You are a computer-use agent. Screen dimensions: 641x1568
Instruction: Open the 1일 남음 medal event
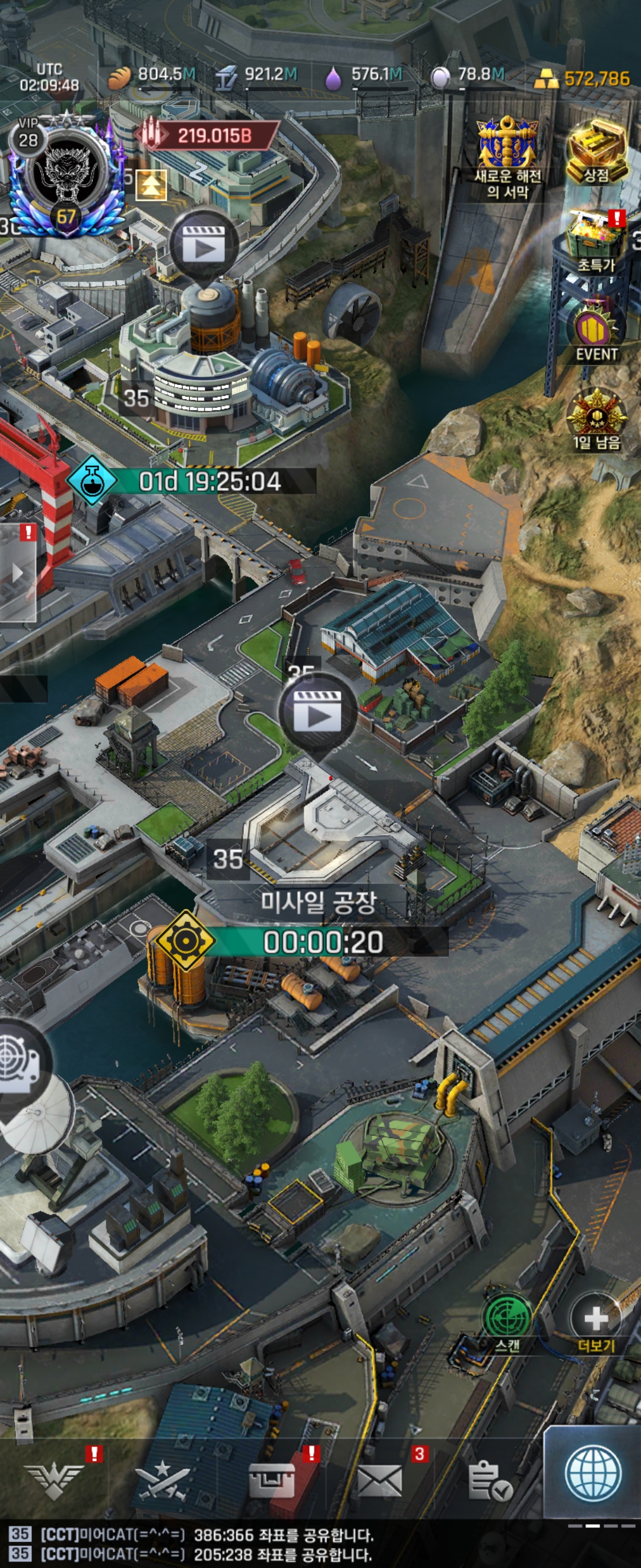[596, 420]
